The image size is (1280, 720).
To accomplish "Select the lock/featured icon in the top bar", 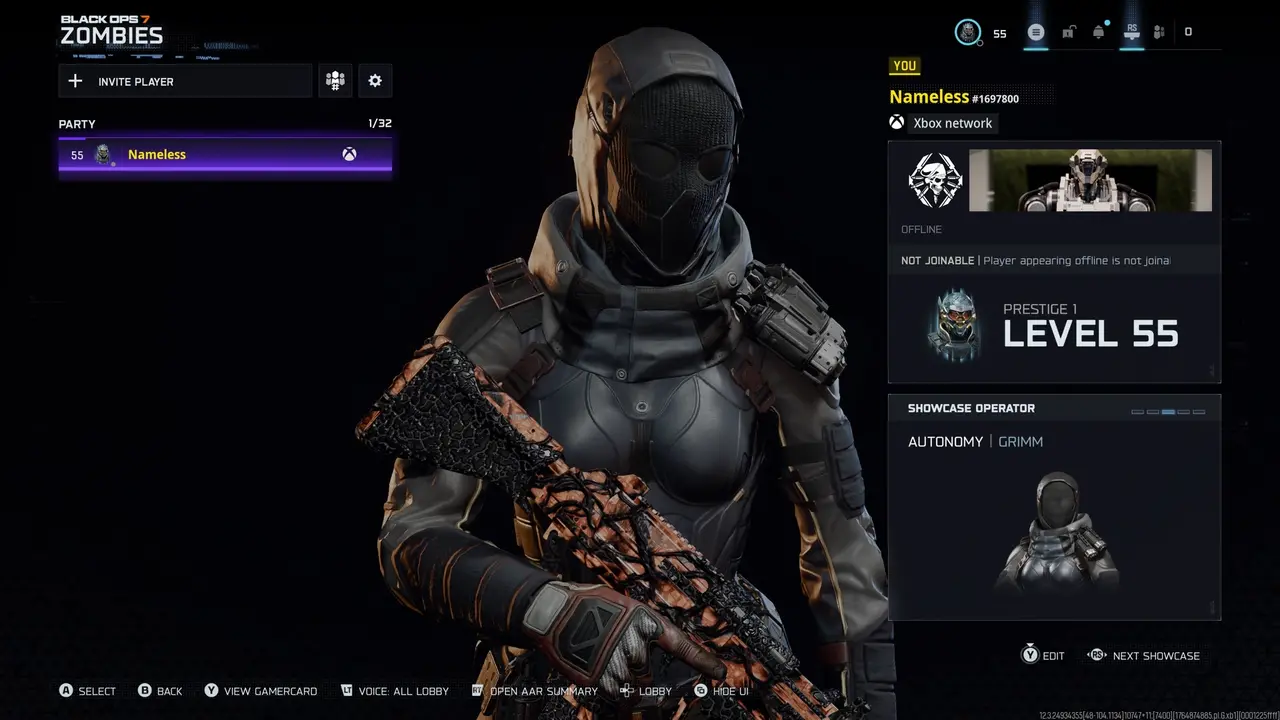I will [x=1067, y=31].
